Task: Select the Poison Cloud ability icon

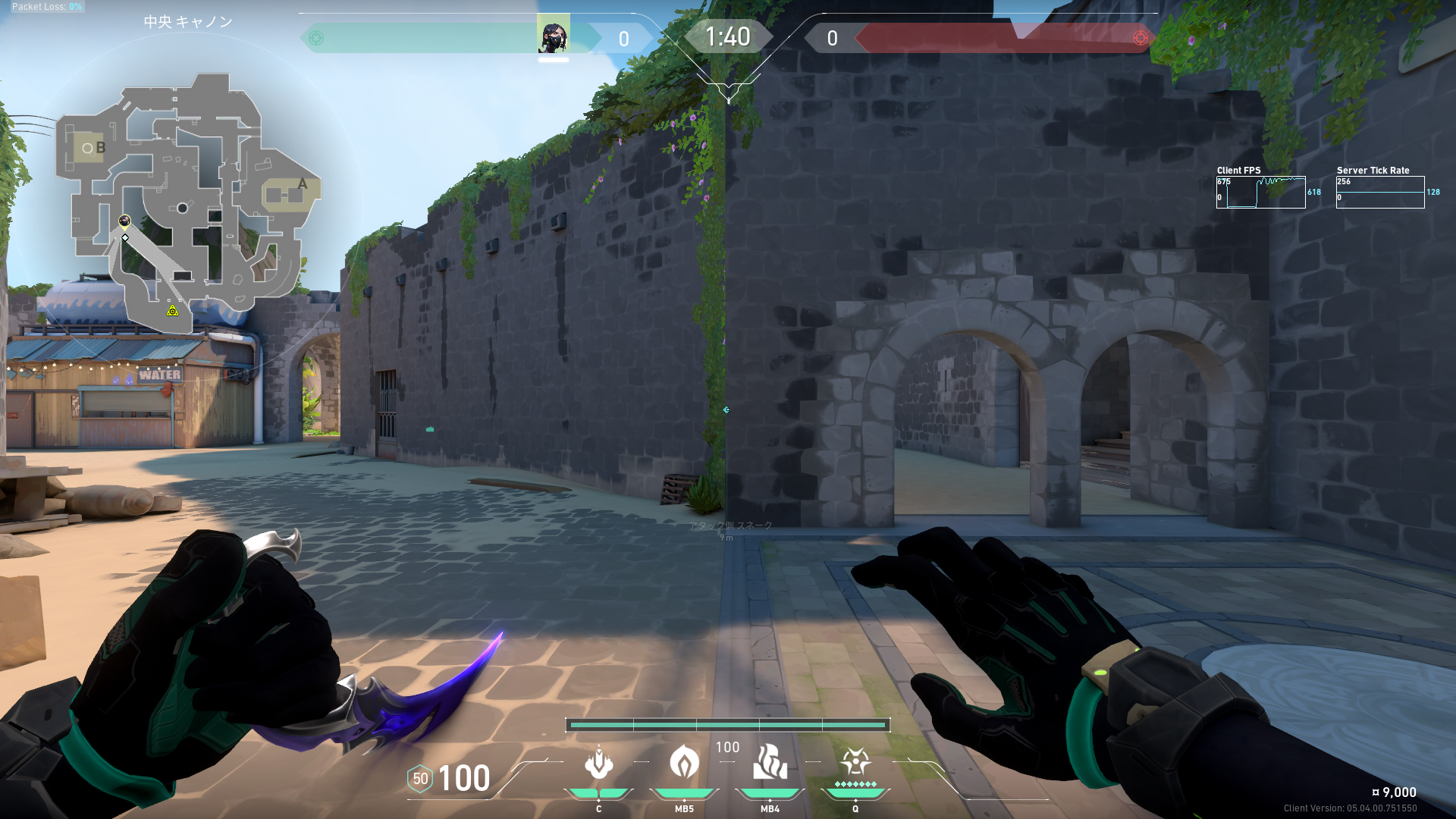Action: (x=684, y=761)
